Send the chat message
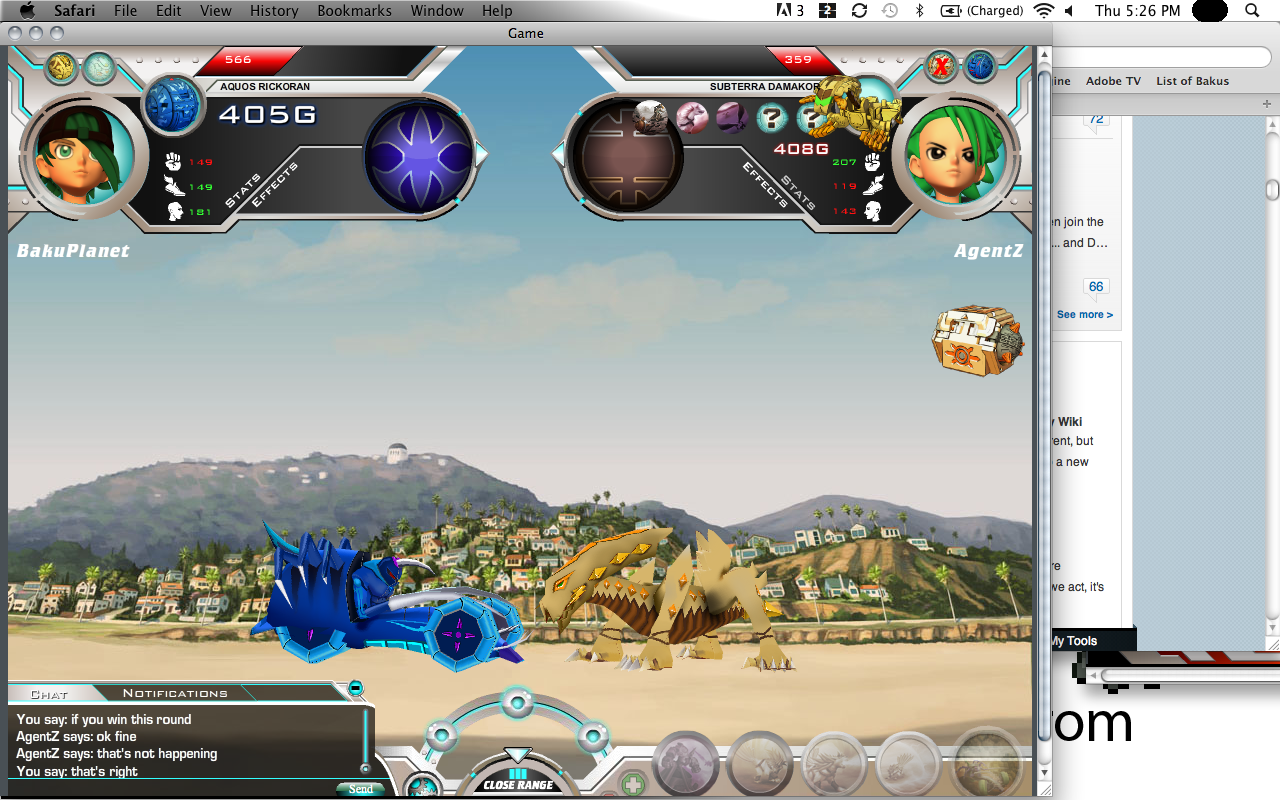1280x800 pixels. click(360, 789)
